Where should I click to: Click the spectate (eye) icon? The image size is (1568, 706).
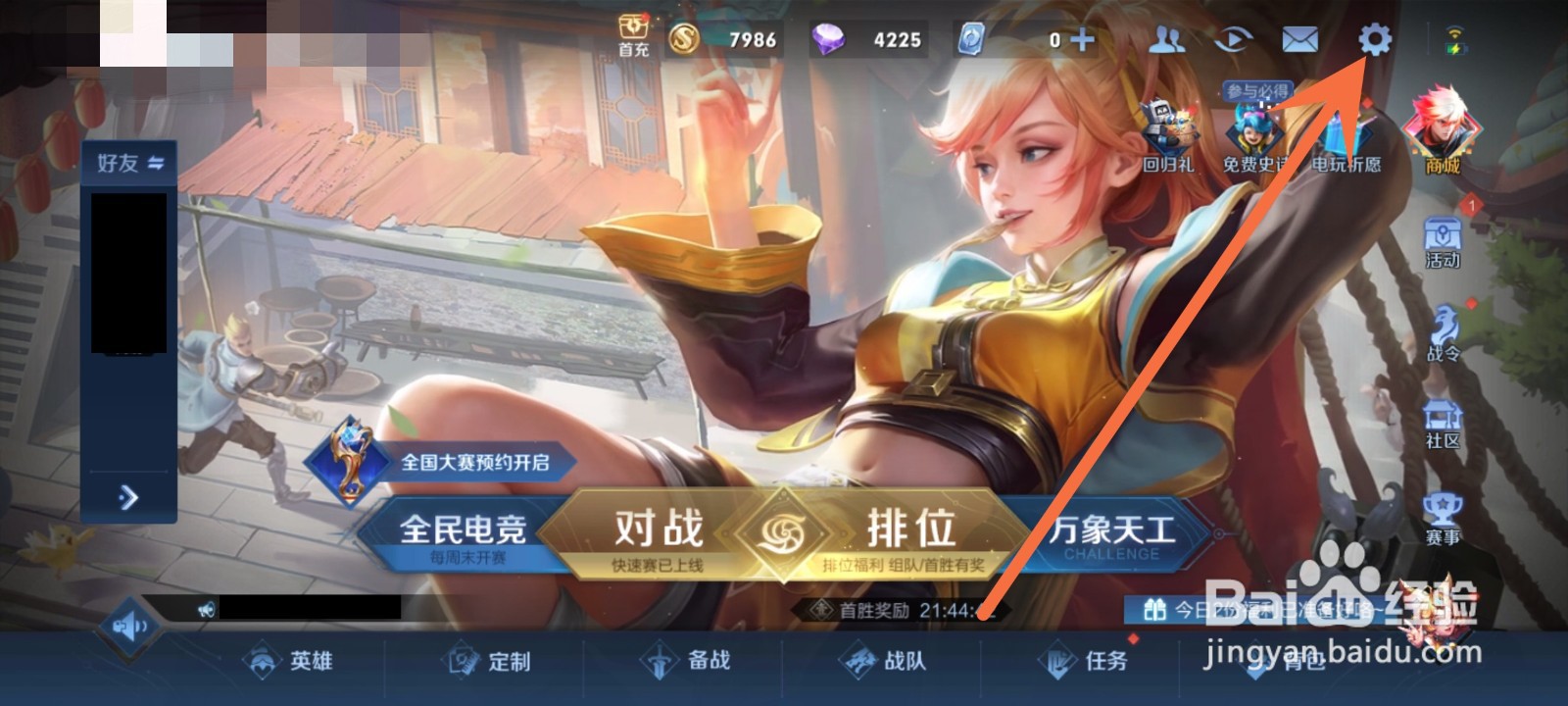1233,41
